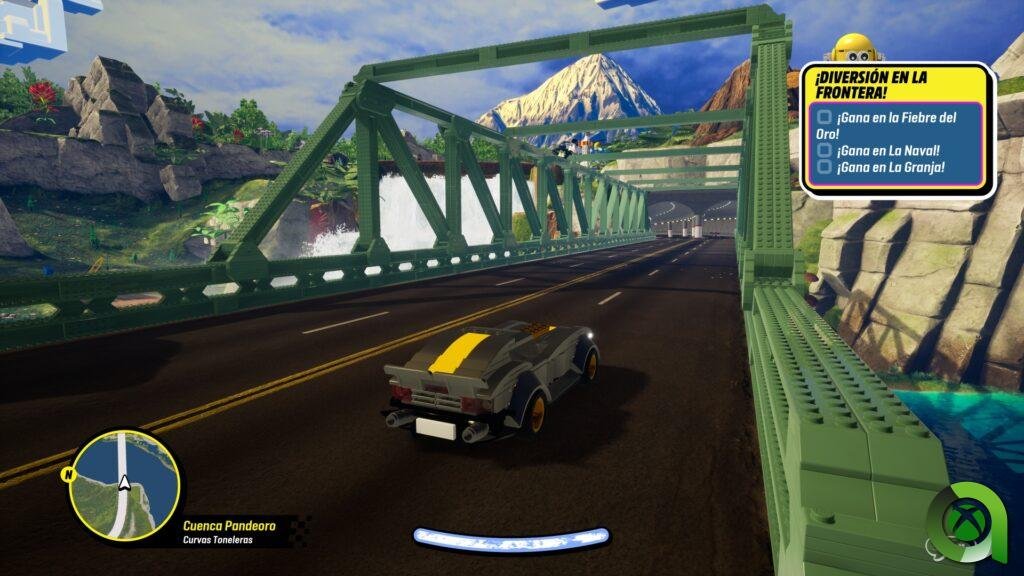Tick the La Granja objective checkbox
This screenshot has height=576, width=1024.
(825, 167)
